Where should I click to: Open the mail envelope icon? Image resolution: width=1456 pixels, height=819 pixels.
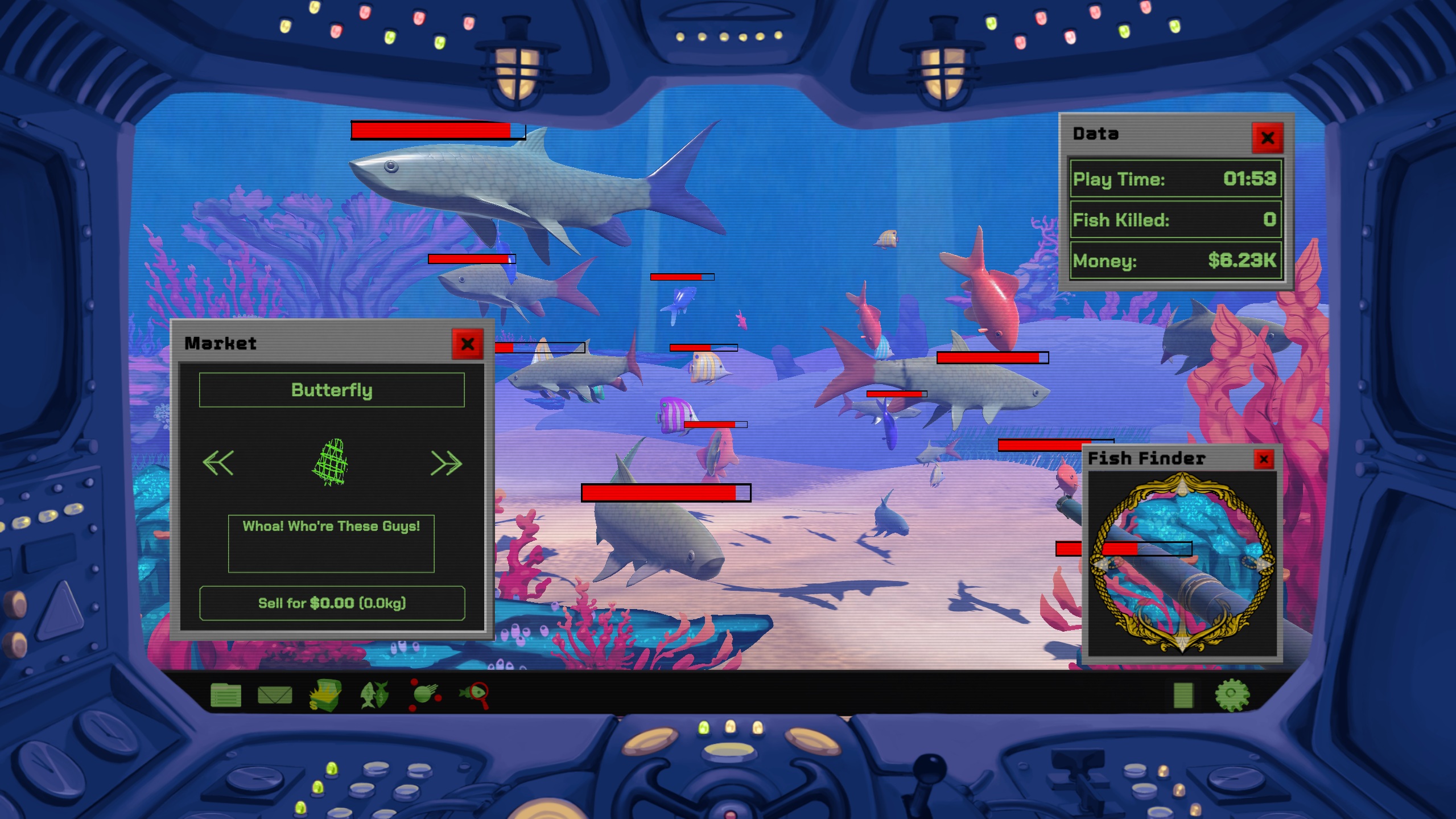(275, 695)
